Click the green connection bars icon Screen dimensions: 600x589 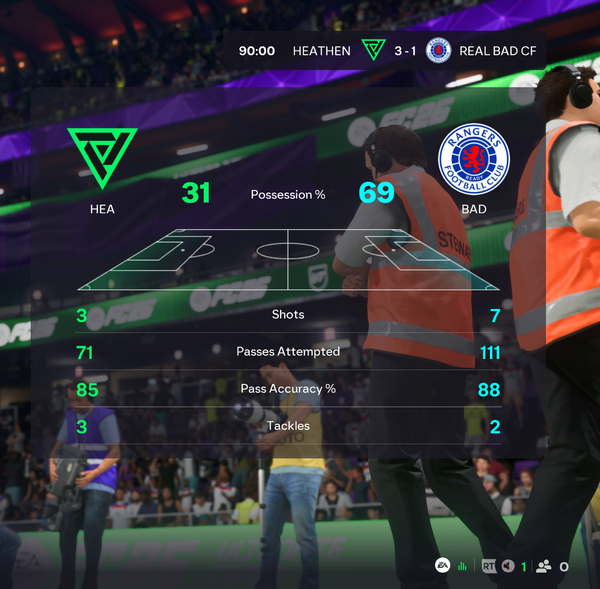pyautogui.click(x=463, y=567)
